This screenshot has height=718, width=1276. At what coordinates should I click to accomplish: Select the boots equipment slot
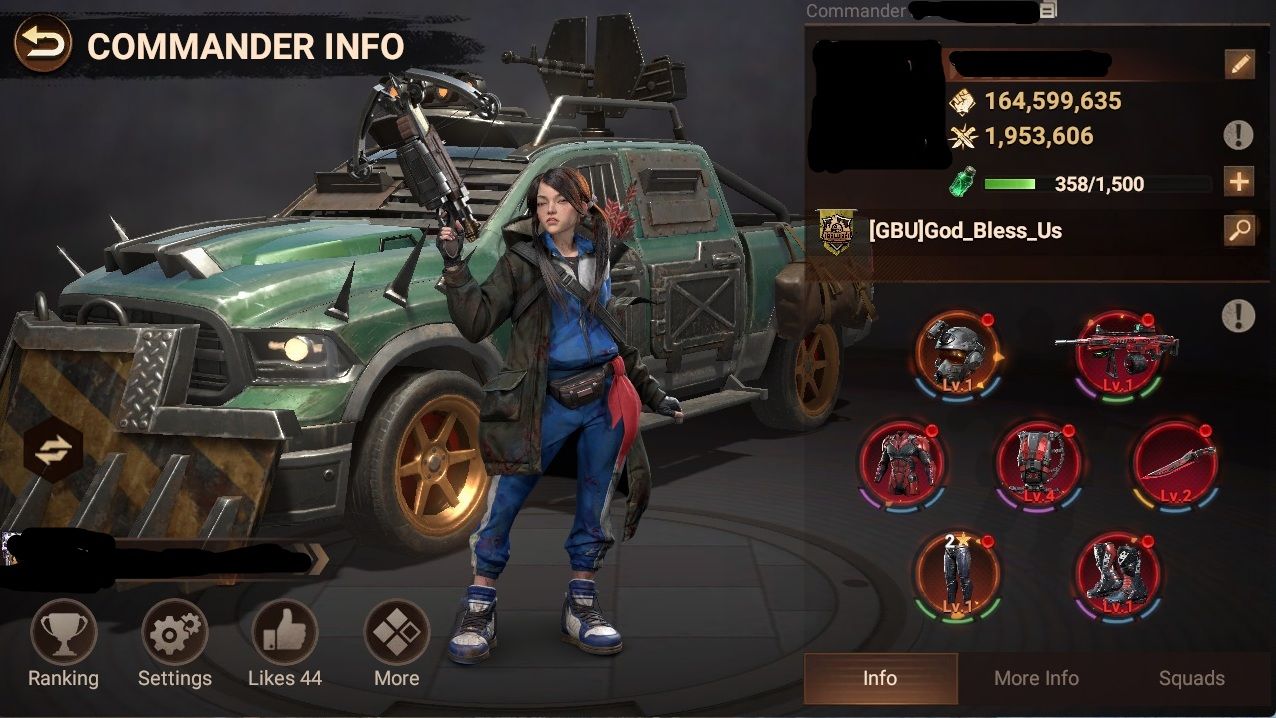point(1117,574)
